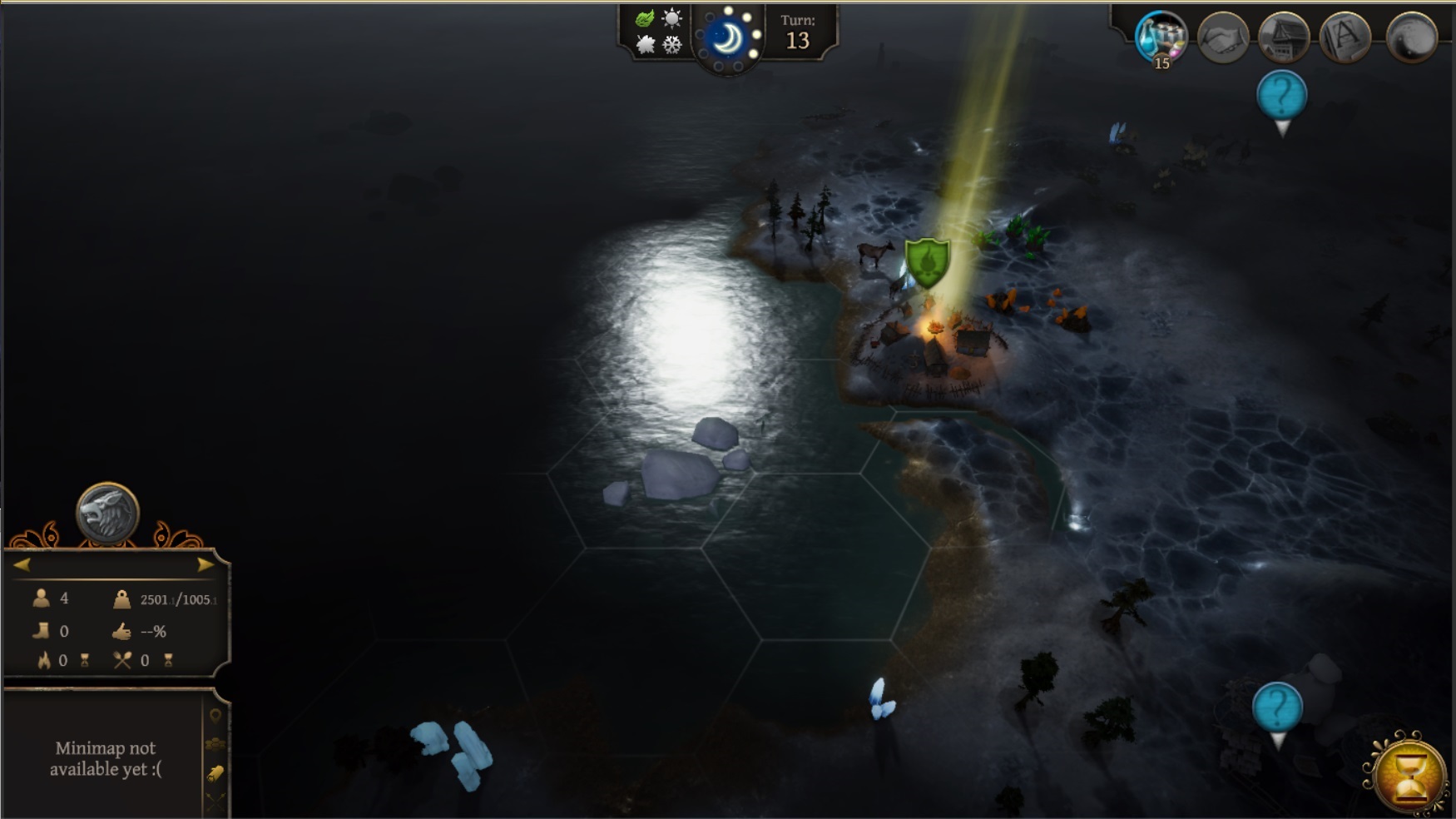Click the wolf clan emblem above the panel
This screenshot has width=1456, height=819.
107,514
